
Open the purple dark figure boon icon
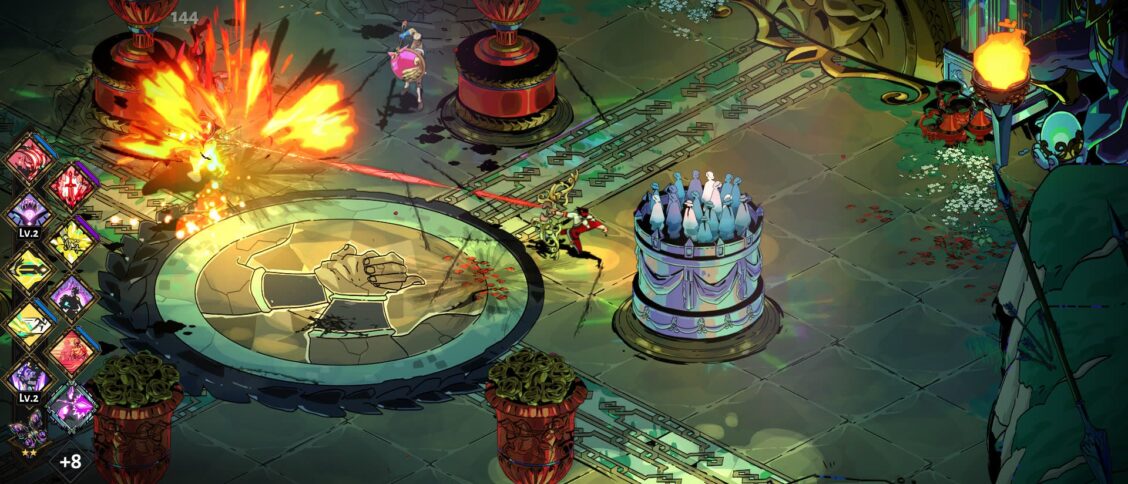click(72, 297)
